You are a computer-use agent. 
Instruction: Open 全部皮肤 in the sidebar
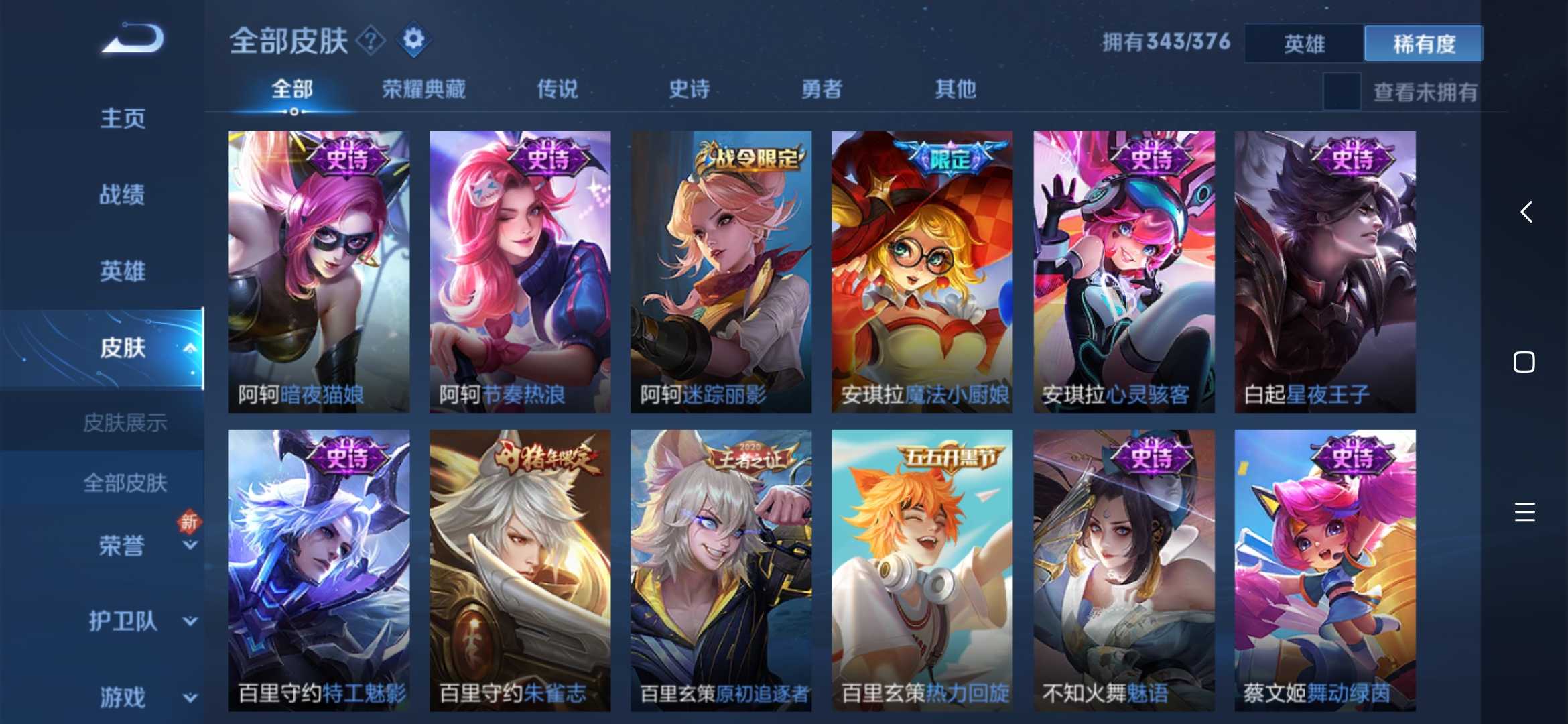click(x=126, y=483)
